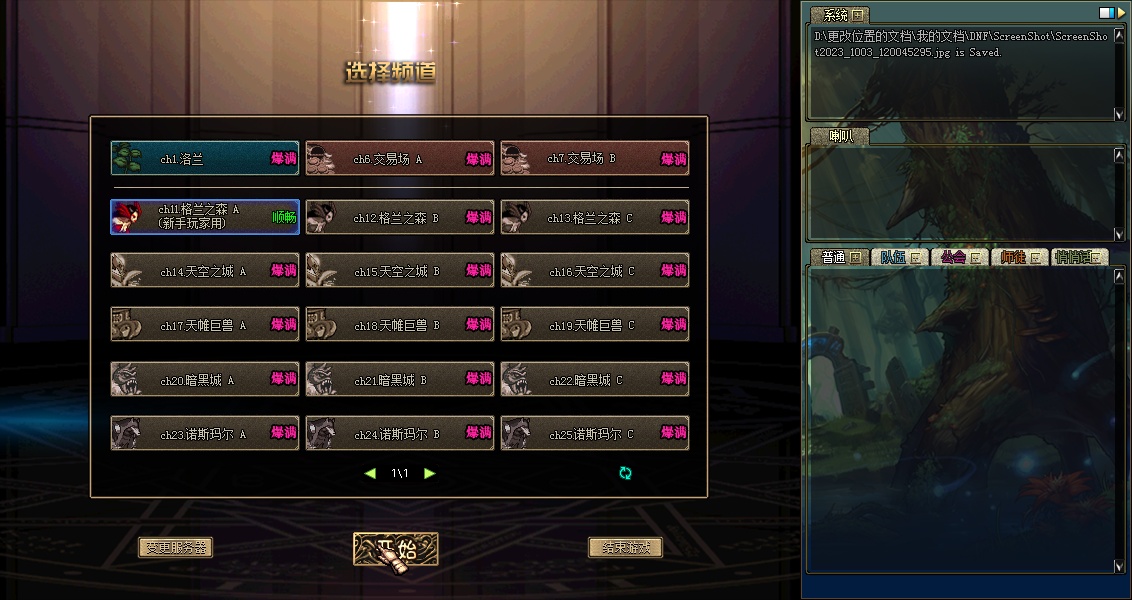Click the 开始 start button
Viewport: 1132px width, 600px height.
pos(396,548)
